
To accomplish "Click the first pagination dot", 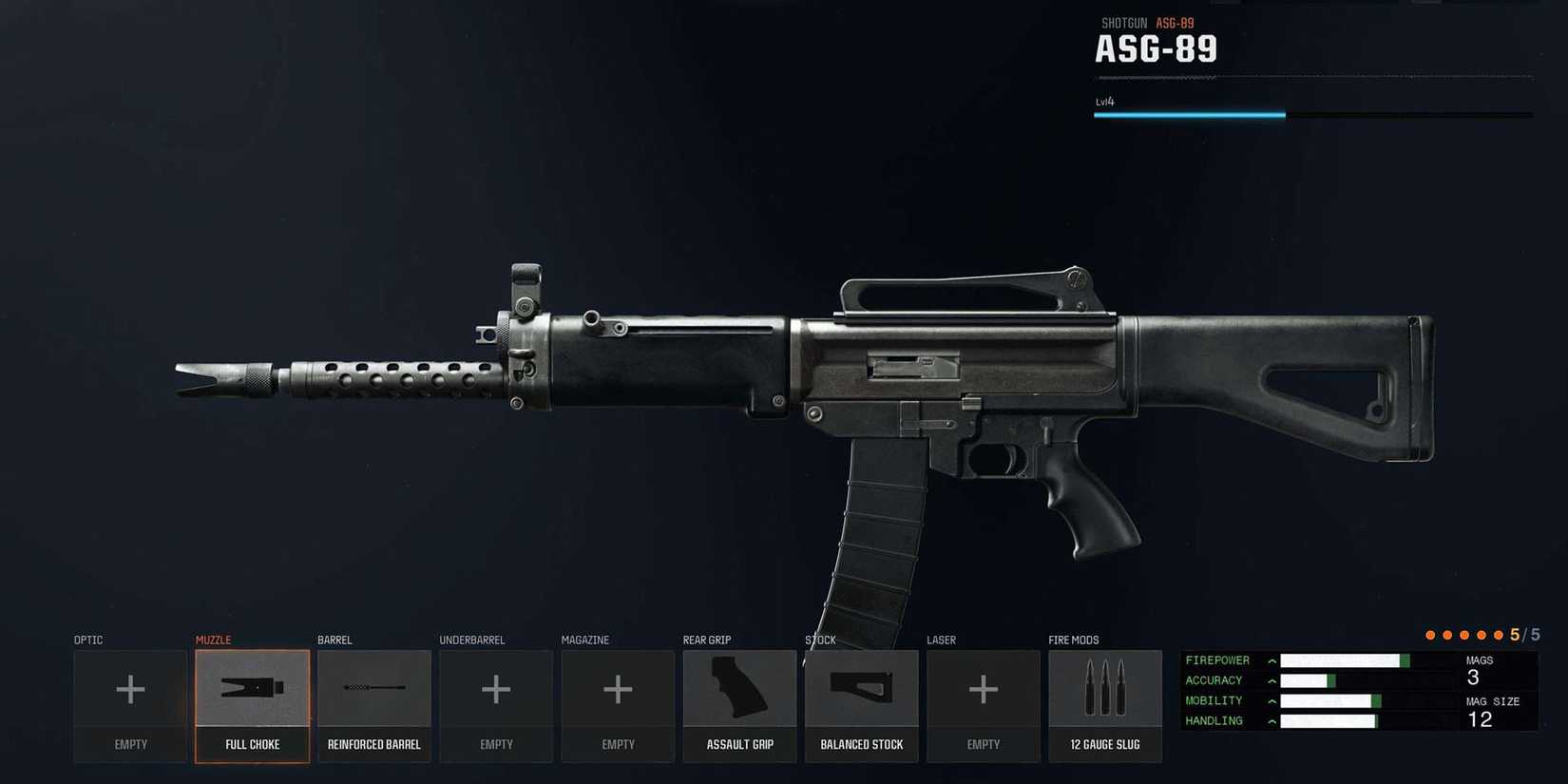I will tap(1431, 634).
